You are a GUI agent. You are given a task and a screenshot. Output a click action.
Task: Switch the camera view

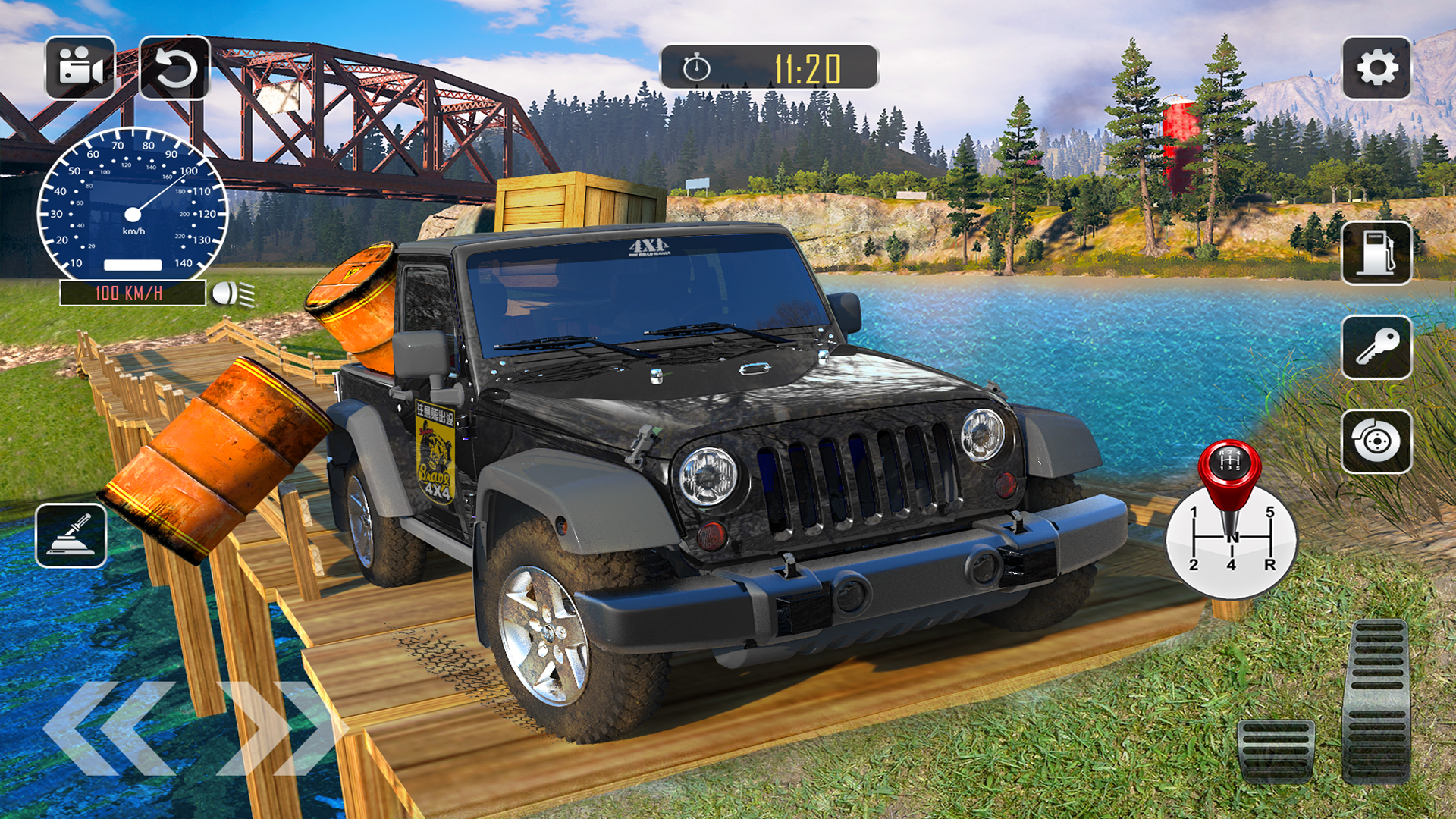pos(80,68)
